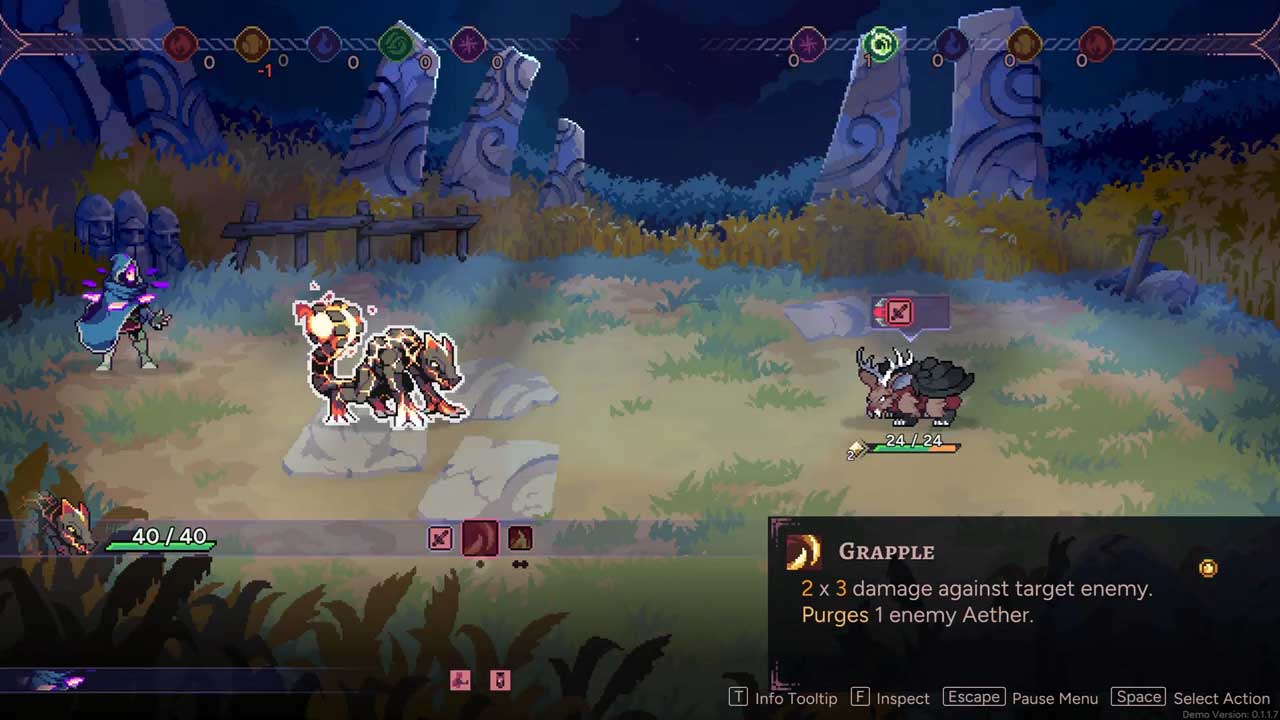Choose the pink vial icon in bottom row
Screen dimensions: 1280x720
(x=500, y=681)
